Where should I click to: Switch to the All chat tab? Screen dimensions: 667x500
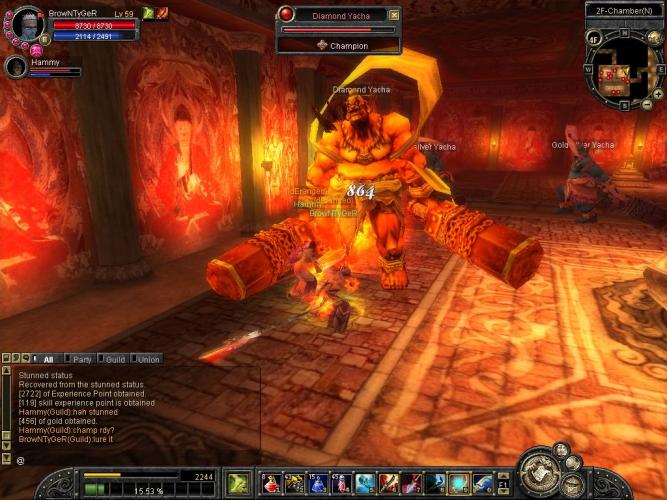coord(47,359)
